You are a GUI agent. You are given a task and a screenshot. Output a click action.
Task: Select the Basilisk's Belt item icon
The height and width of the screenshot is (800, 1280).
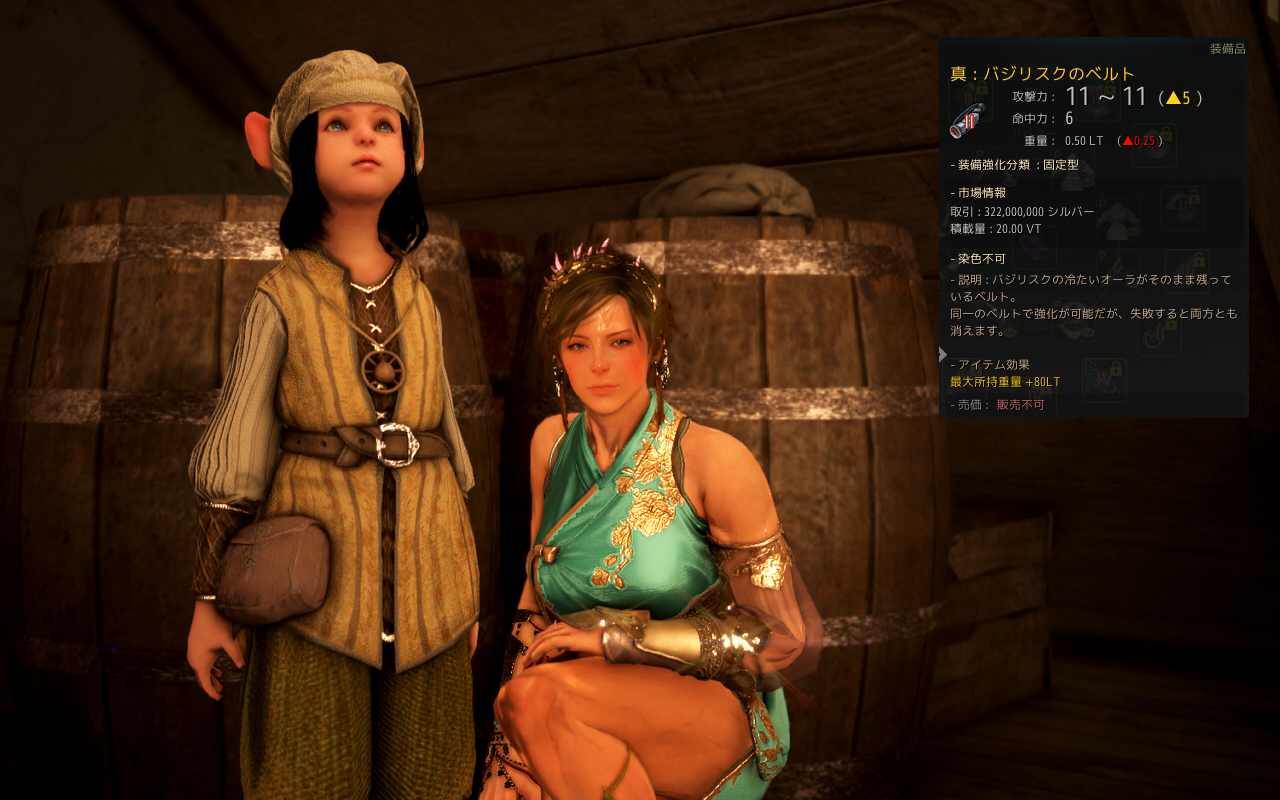[967, 121]
